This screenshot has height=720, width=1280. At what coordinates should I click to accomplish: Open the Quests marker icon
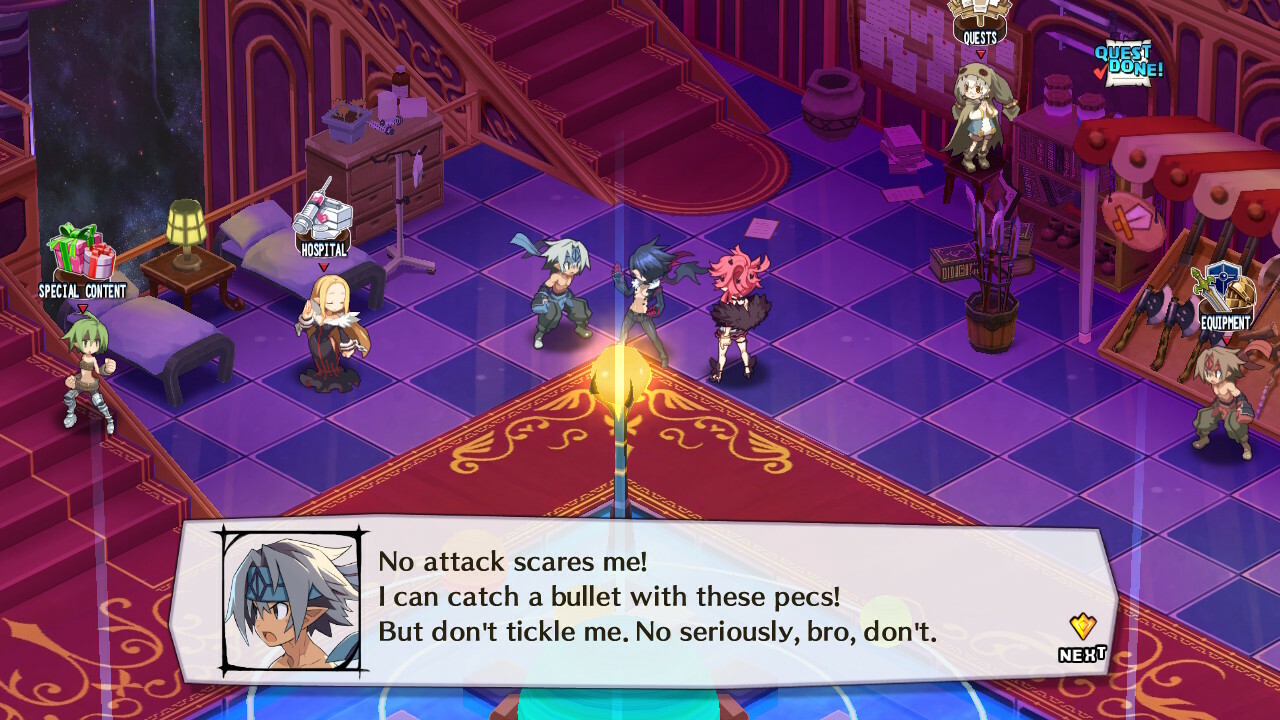(980, 20)
